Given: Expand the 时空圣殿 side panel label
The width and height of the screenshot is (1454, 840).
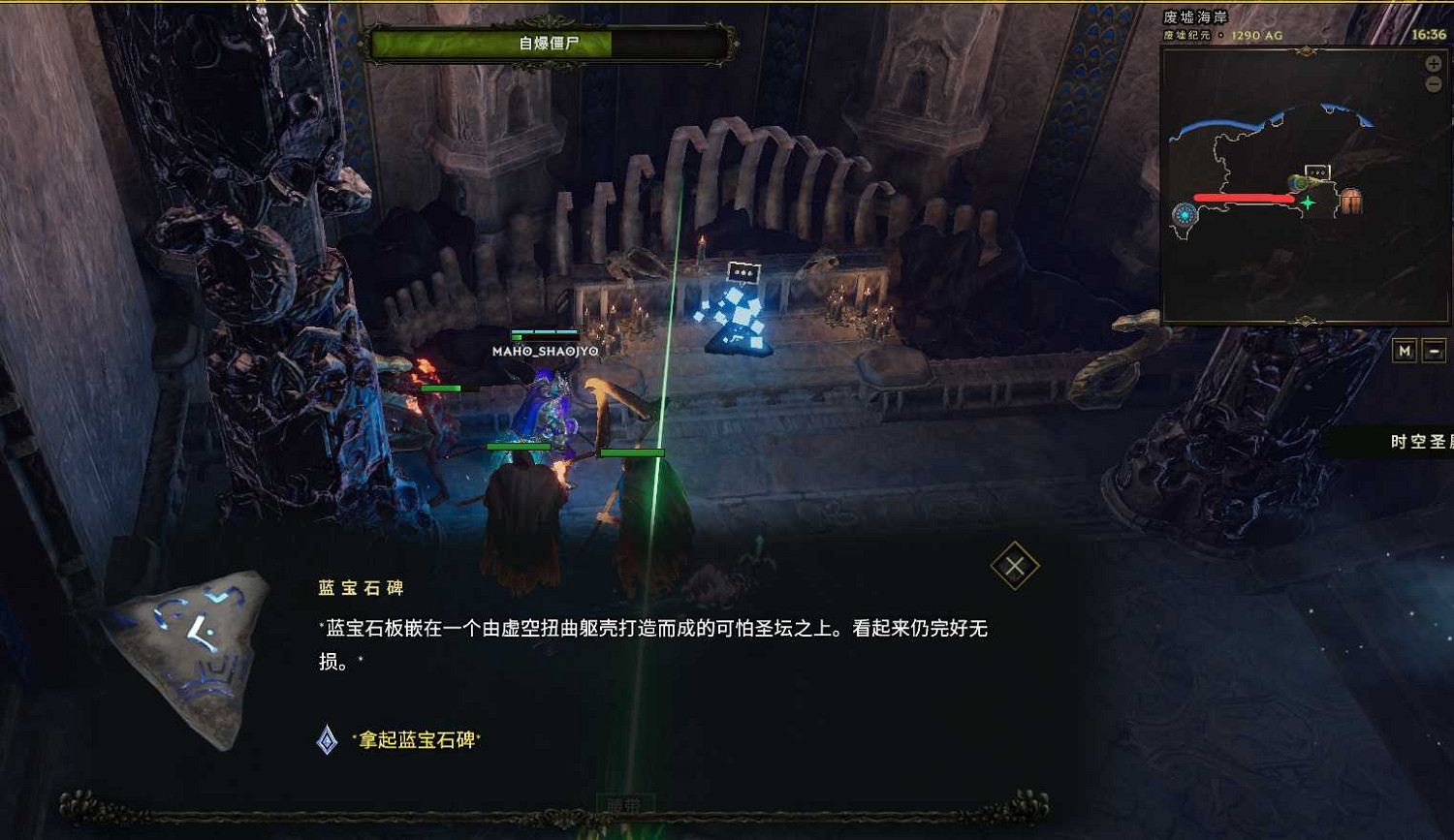Looking at the screenshot, I should (x=1418, y=443).
